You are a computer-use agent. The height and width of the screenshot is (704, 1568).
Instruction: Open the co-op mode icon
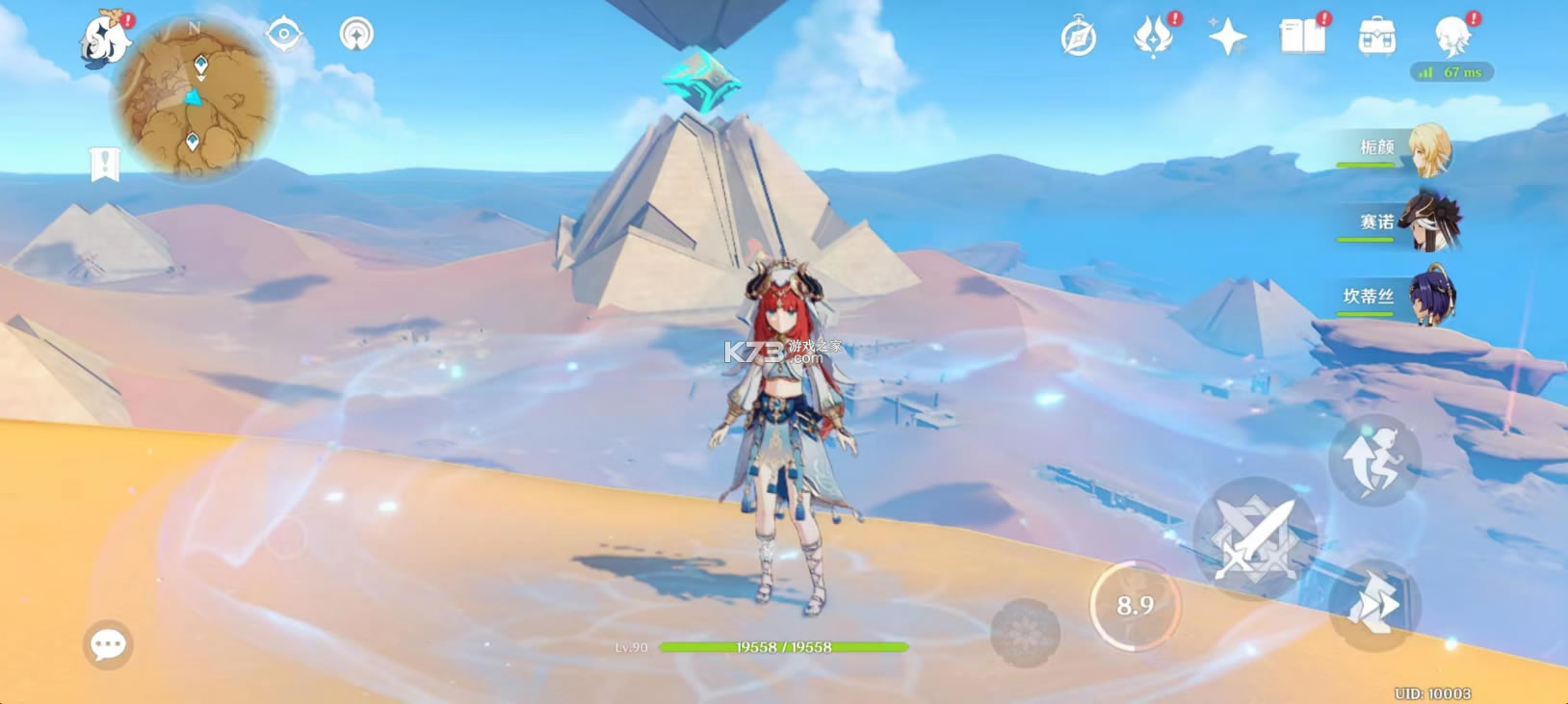point(356,35)
